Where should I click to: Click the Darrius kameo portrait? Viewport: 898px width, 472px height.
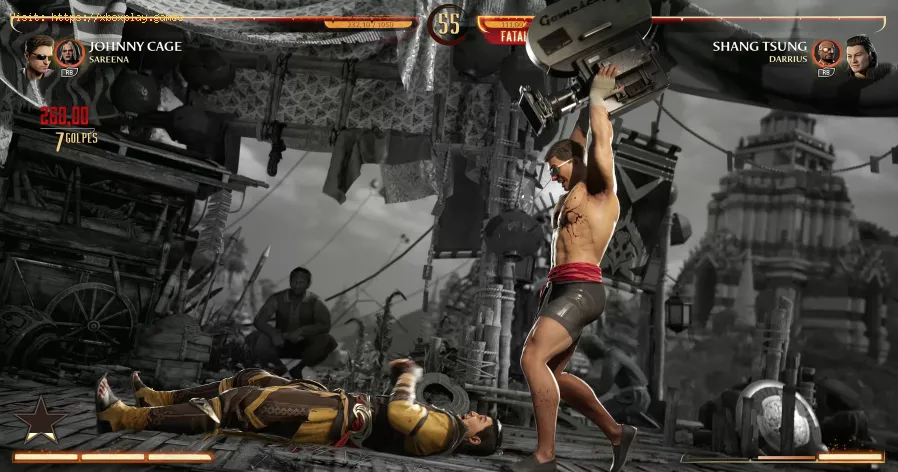[x=826, y=53]
